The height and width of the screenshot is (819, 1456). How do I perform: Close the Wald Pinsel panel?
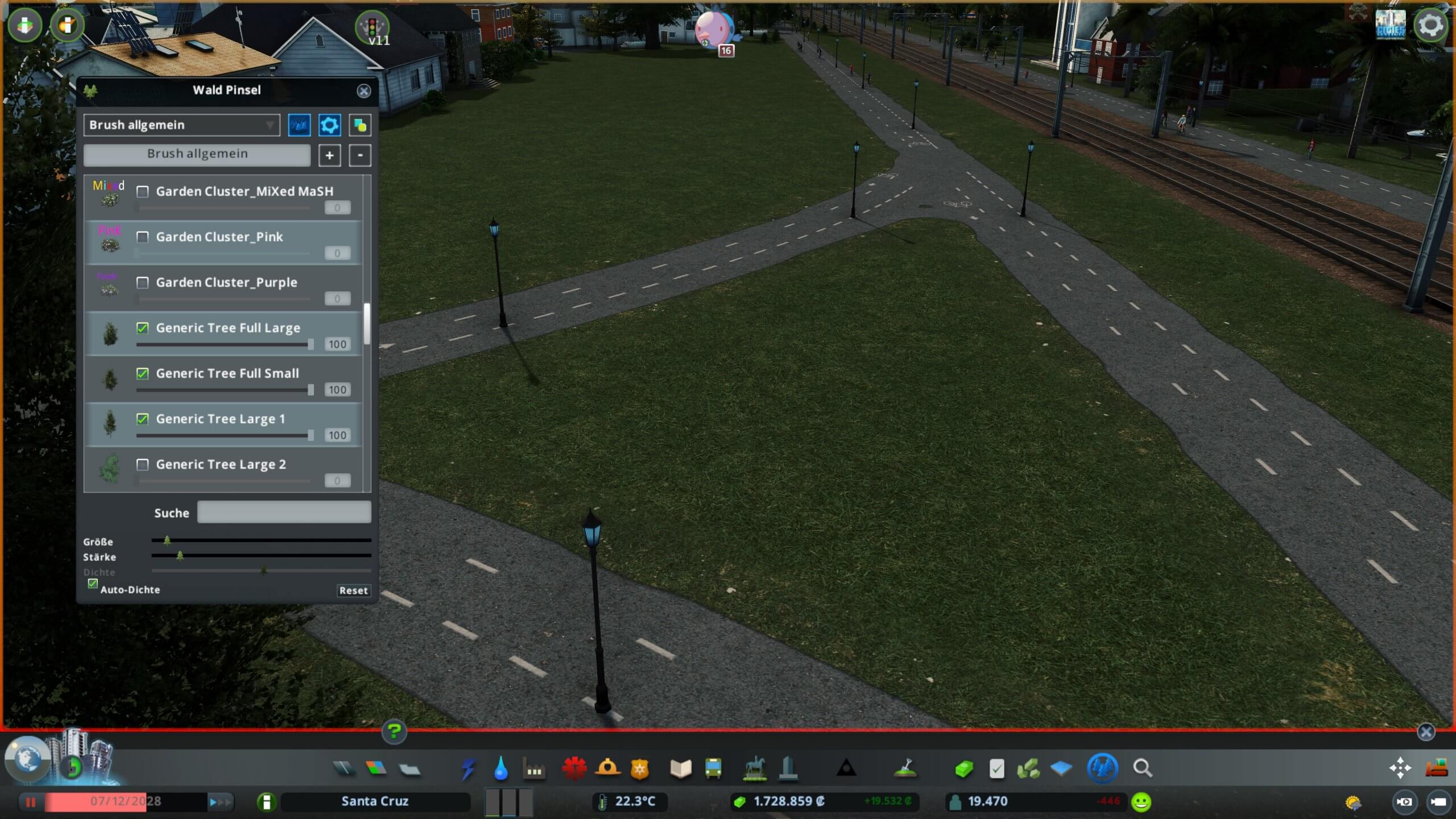pos(363,91)
